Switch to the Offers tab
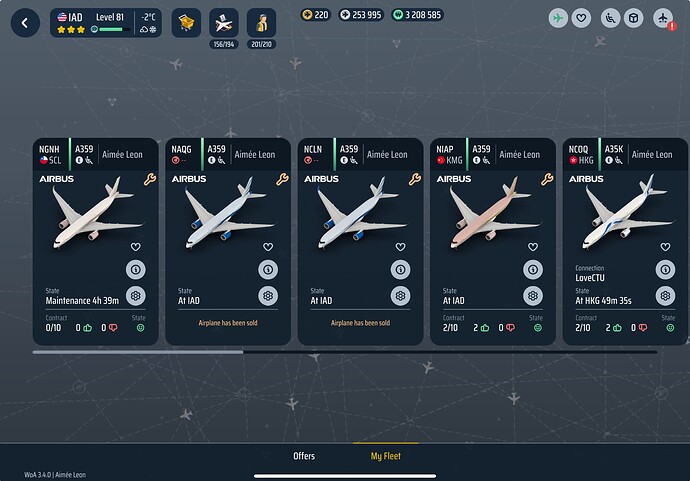This screenshot has width=690, height=481. click(x=304, y=456)
